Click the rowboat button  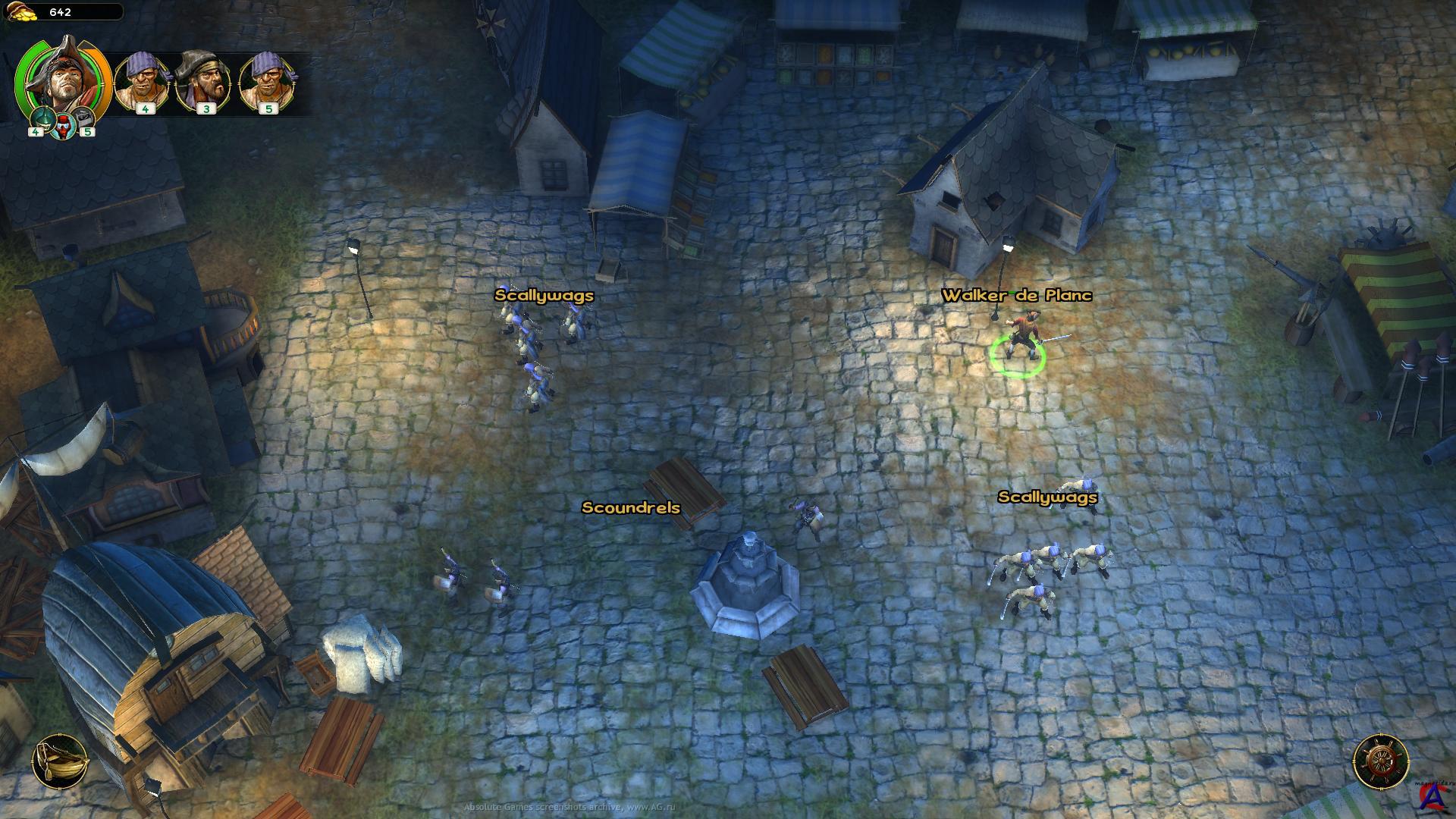(60, 762)
